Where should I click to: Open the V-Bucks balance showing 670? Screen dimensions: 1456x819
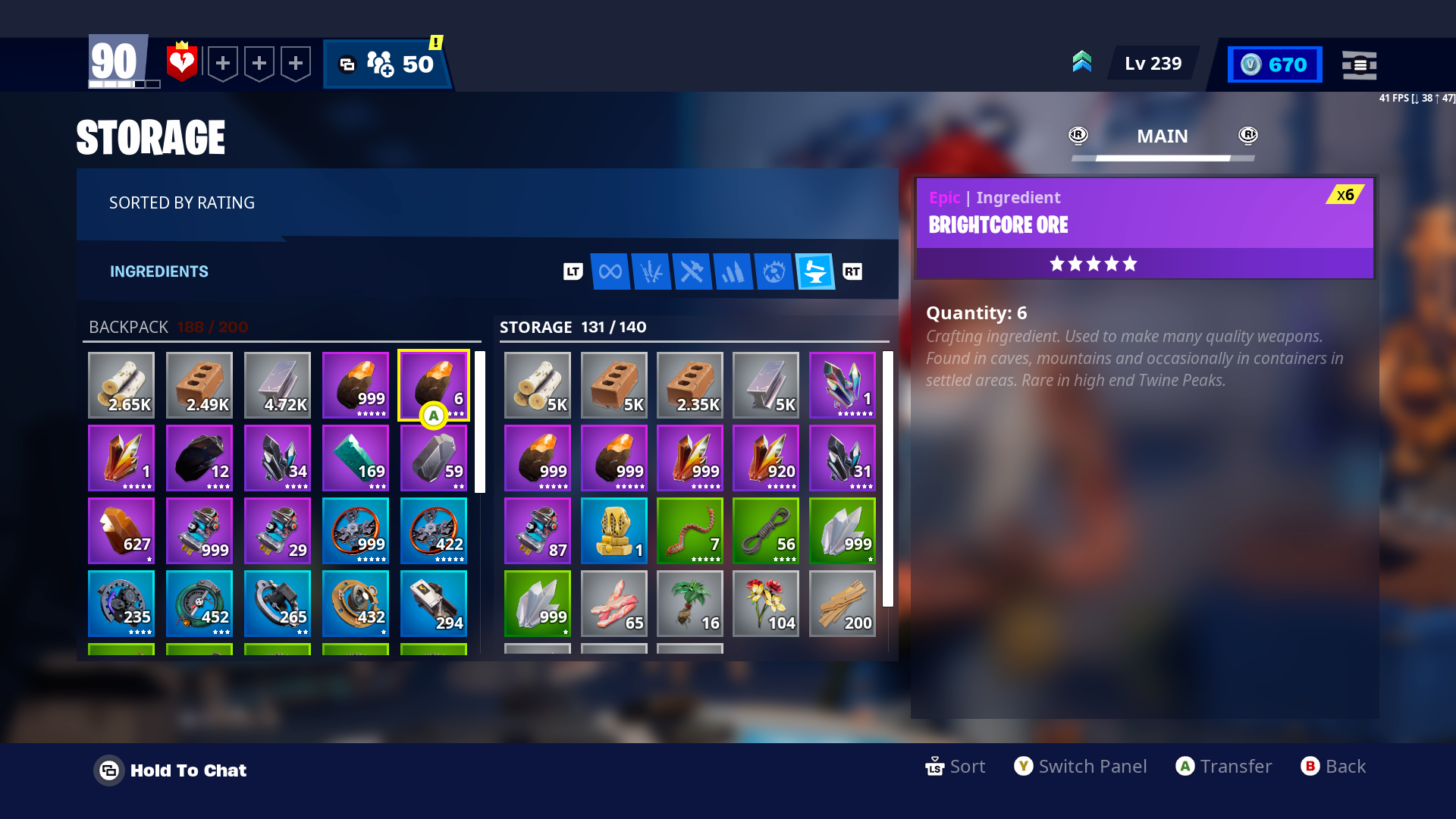(x=1274, y=64)
